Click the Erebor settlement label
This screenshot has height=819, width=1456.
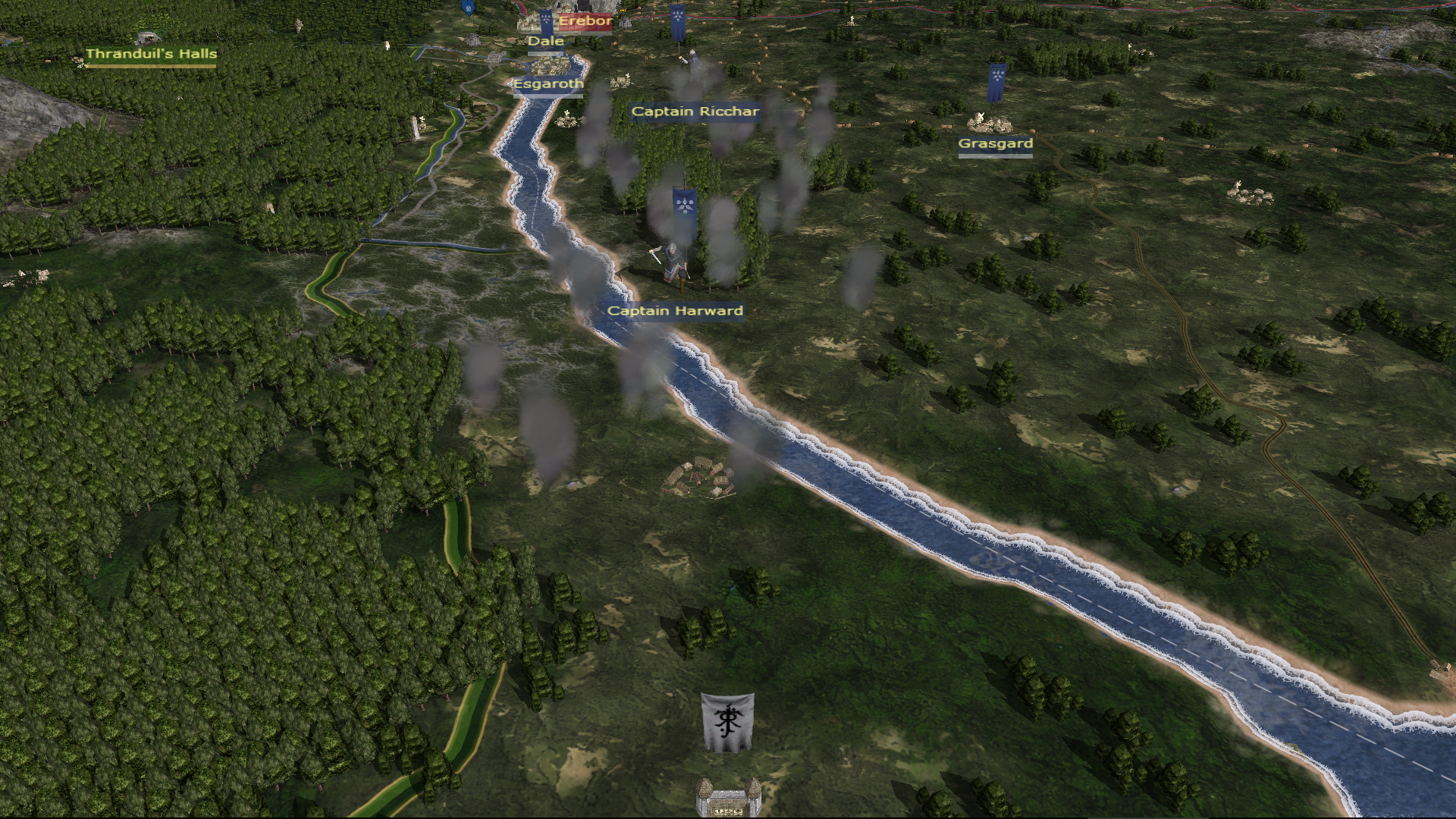[585, 21]
